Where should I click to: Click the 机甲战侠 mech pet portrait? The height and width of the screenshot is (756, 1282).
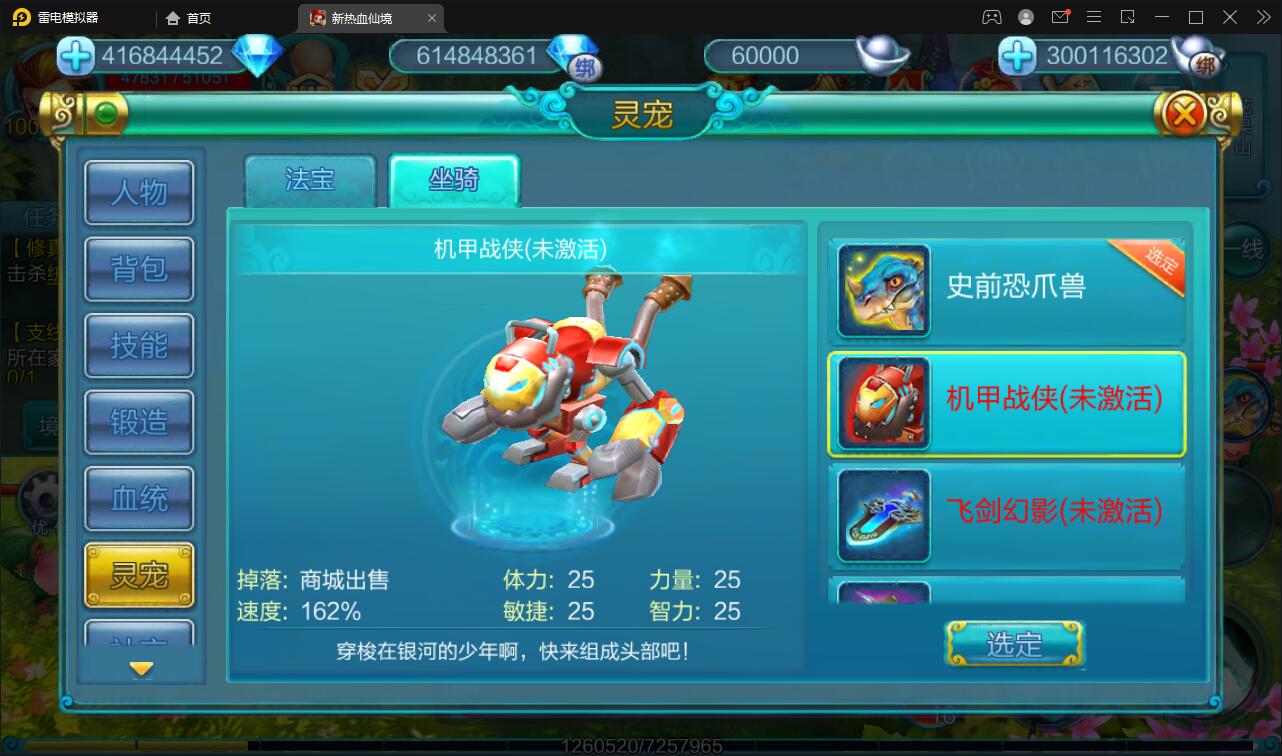[x=882, y=402]
